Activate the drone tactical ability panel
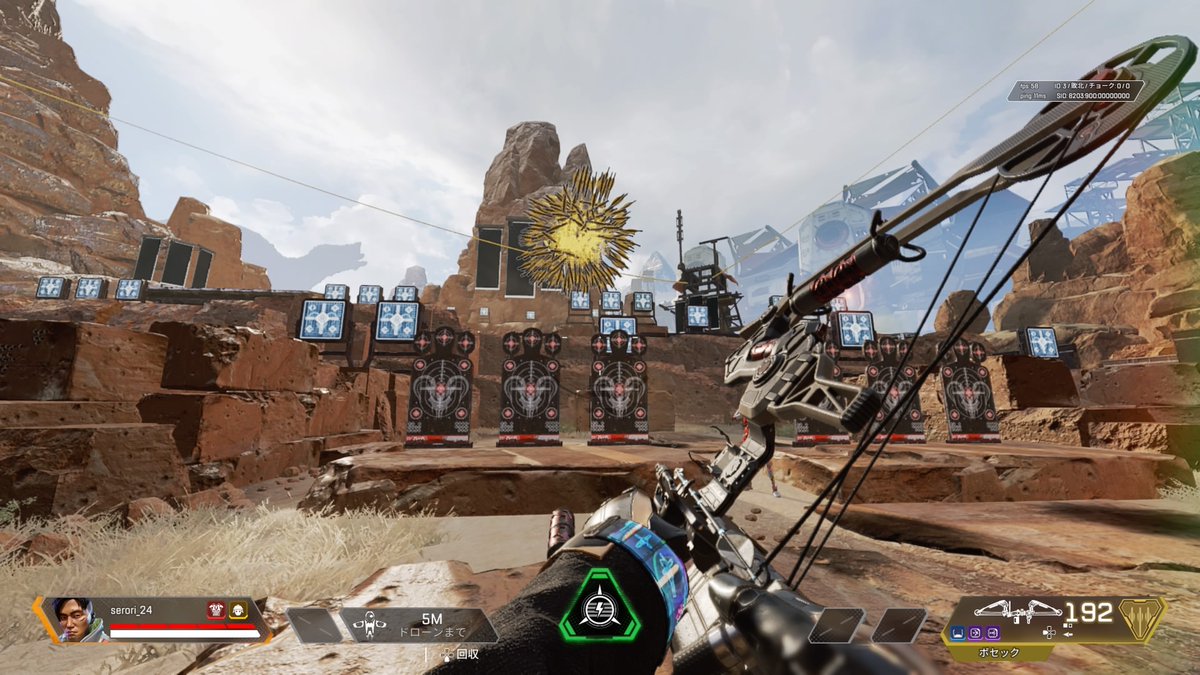Viewport: 1200px width, 675px height. (420, 625)
